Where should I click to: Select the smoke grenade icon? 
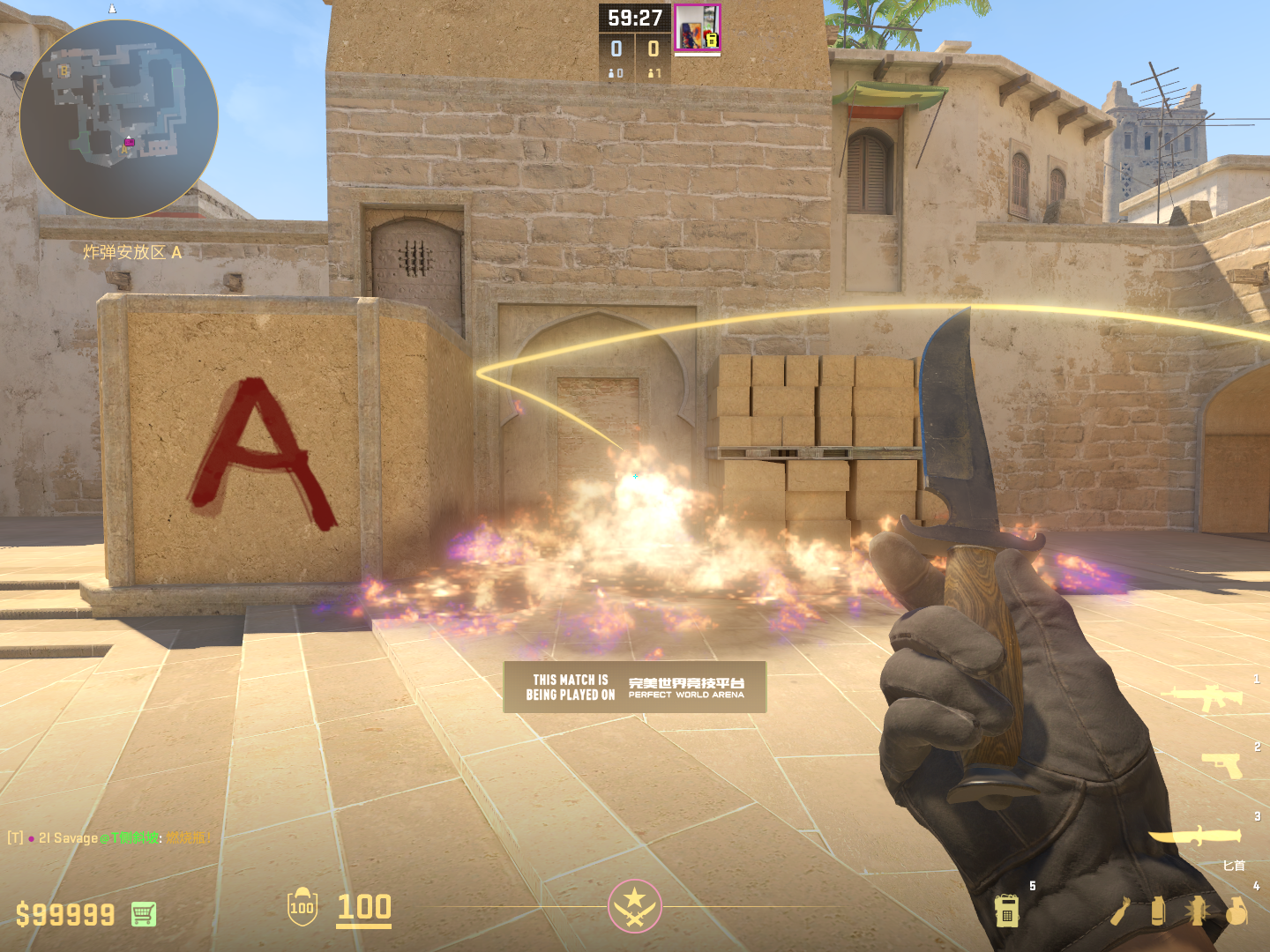coord(1158,911)
